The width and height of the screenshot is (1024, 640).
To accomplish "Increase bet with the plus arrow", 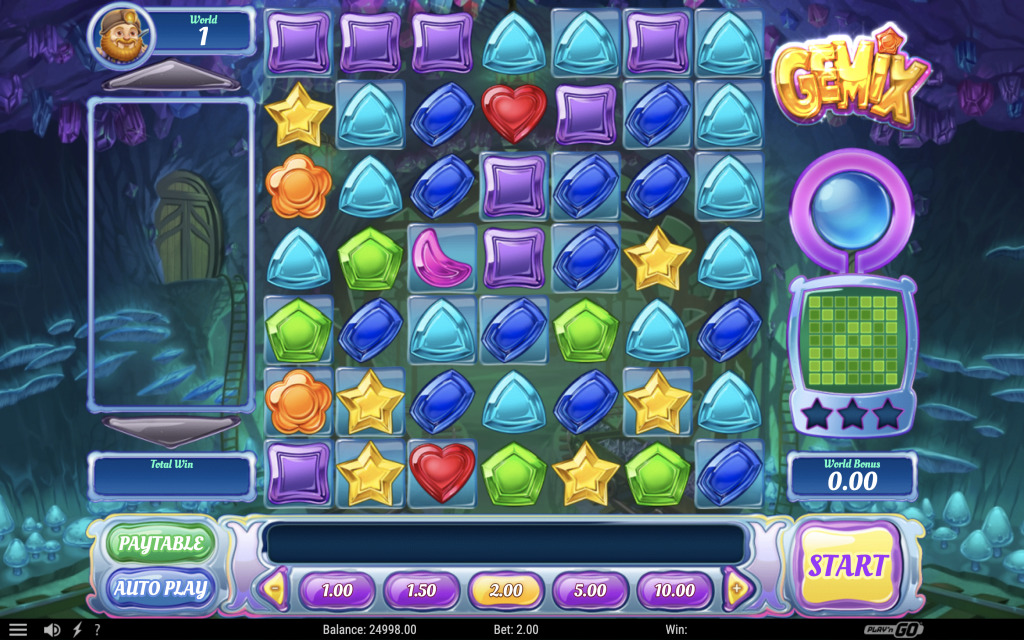I will point(737,589).
